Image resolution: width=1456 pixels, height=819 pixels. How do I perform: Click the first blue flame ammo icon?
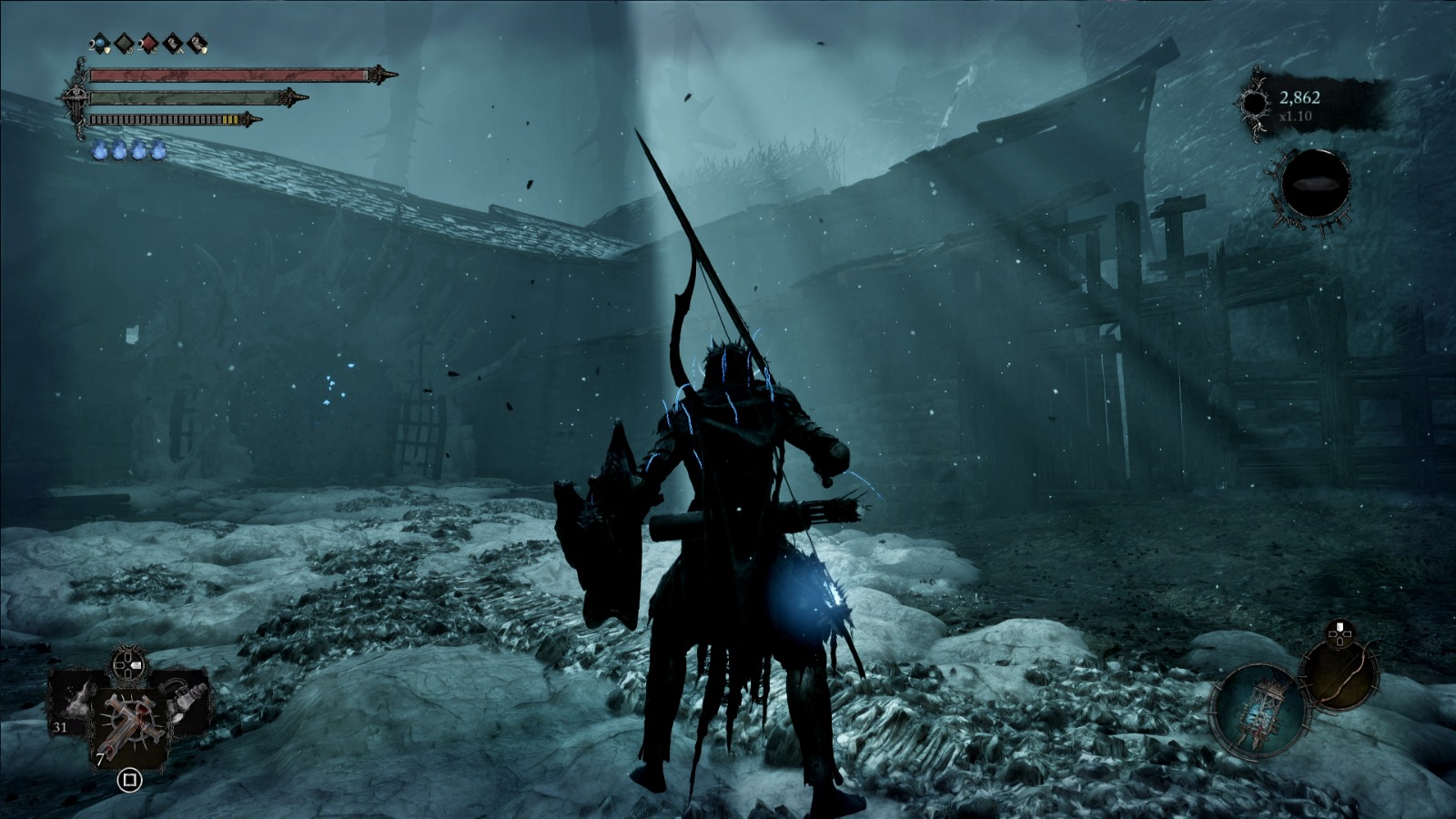98,151
